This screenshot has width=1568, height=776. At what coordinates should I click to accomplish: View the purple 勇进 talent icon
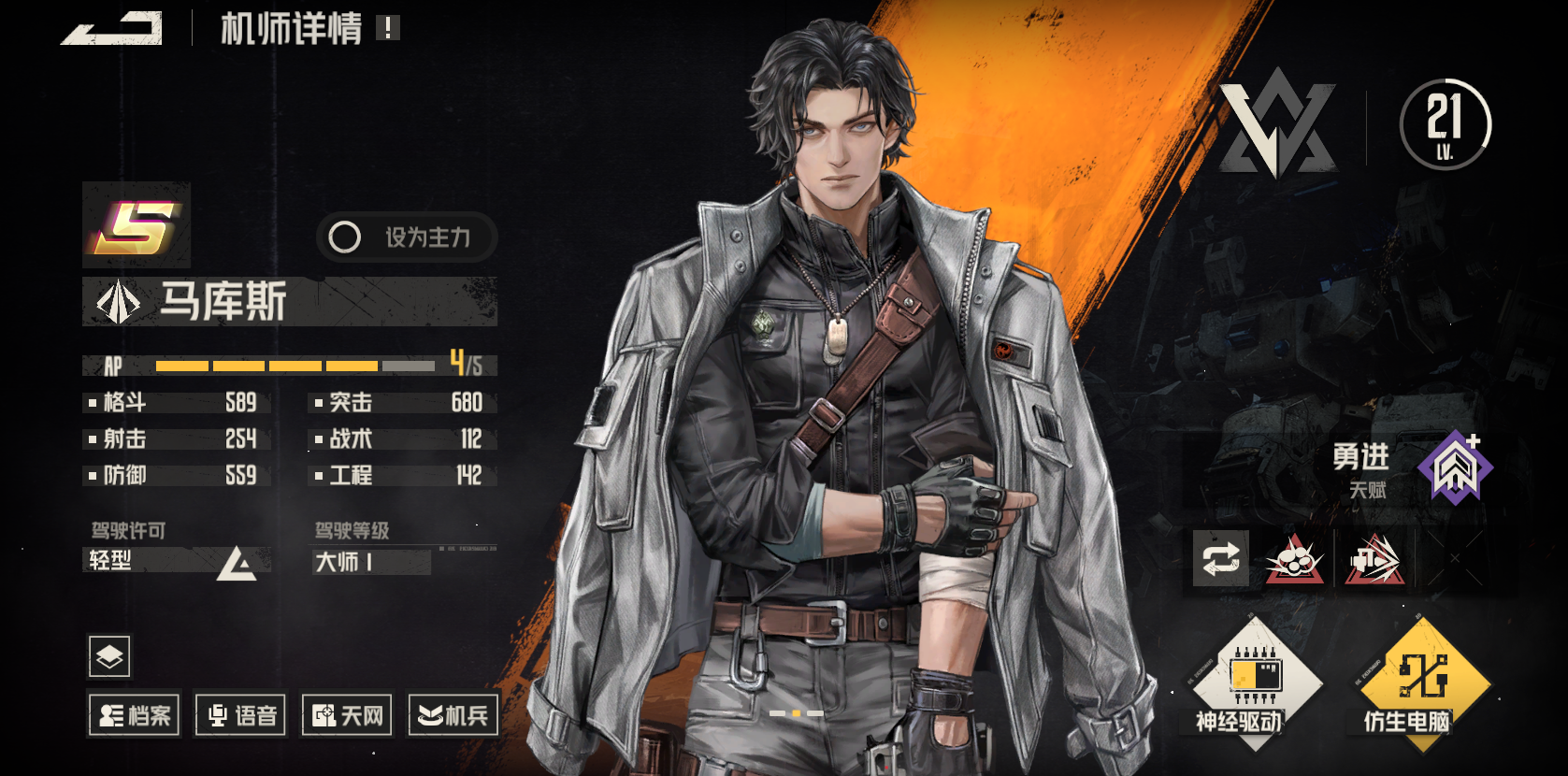1455,467
